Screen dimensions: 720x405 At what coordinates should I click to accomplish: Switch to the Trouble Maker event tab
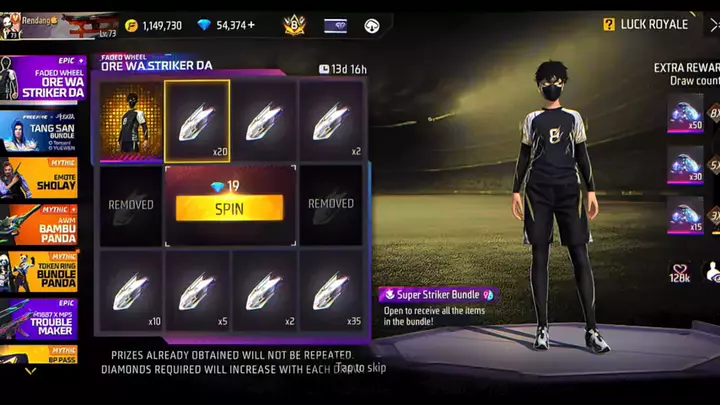(42, 318)
